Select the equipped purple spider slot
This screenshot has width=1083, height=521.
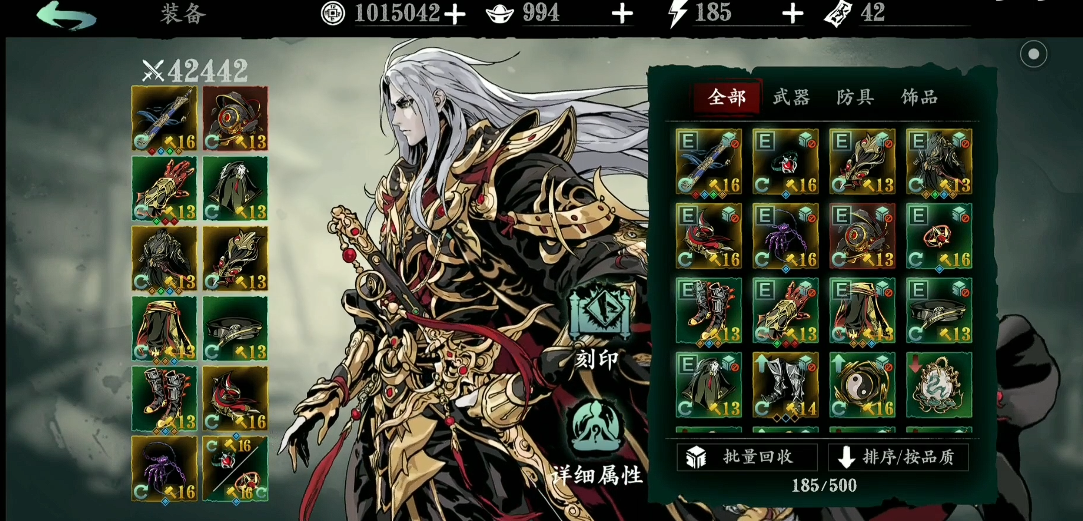165,468
